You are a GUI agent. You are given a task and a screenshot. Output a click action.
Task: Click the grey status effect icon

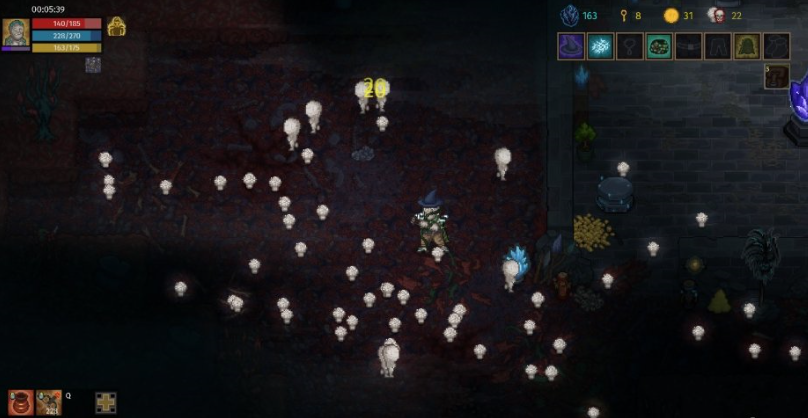coord(93,65)
